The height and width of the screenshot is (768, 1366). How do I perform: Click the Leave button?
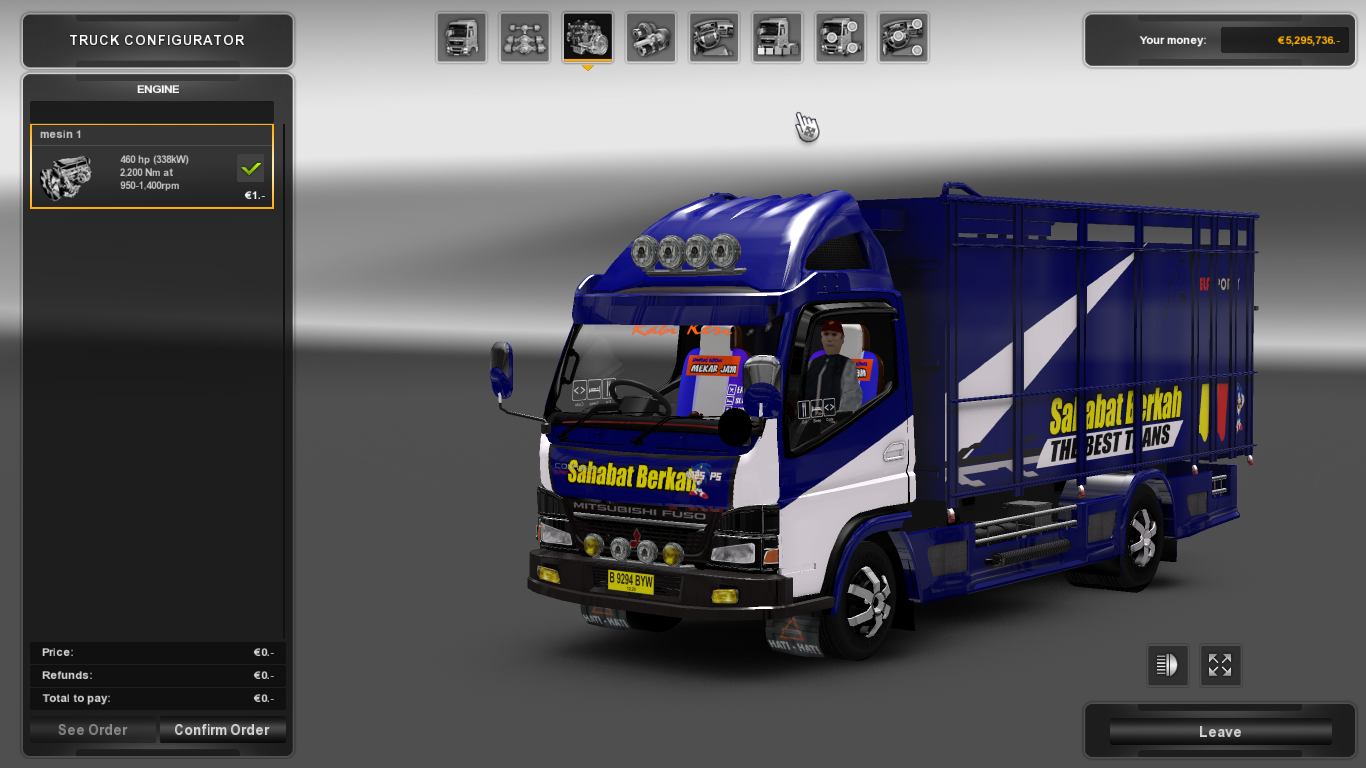click(x=1219, y=731)
